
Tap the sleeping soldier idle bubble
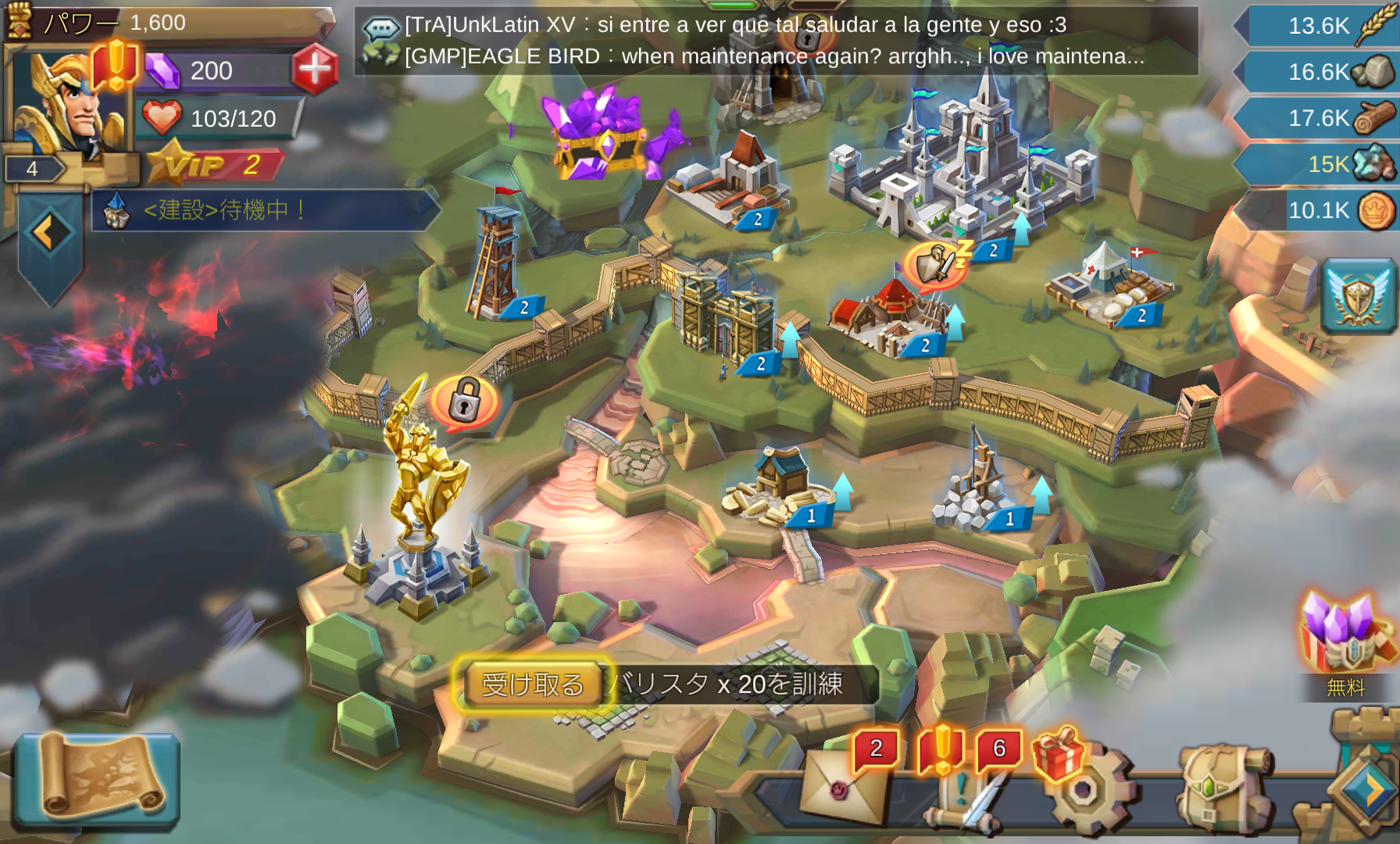(x=937, y=264)
